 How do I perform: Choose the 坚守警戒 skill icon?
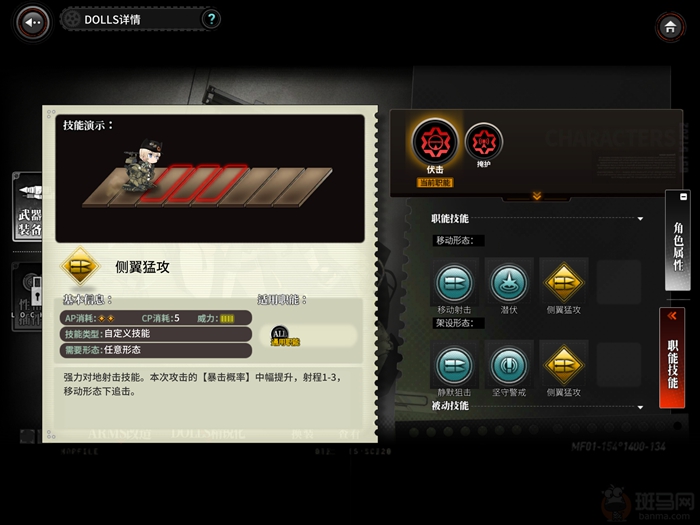click(x=508, y=365)
